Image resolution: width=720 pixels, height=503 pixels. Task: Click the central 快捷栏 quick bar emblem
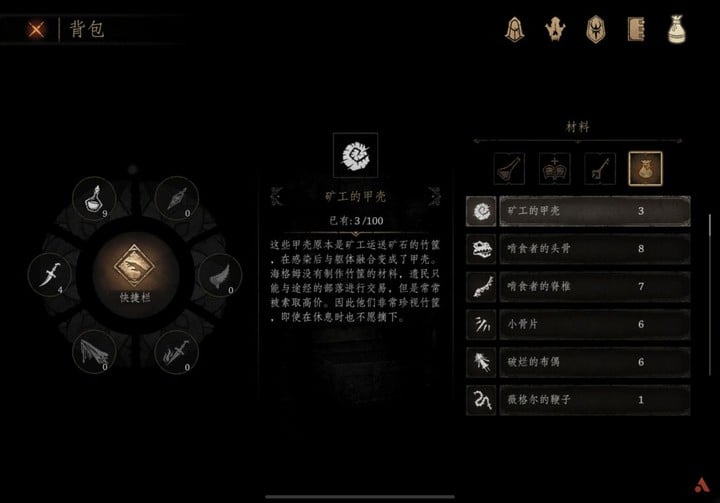[133, 273]
